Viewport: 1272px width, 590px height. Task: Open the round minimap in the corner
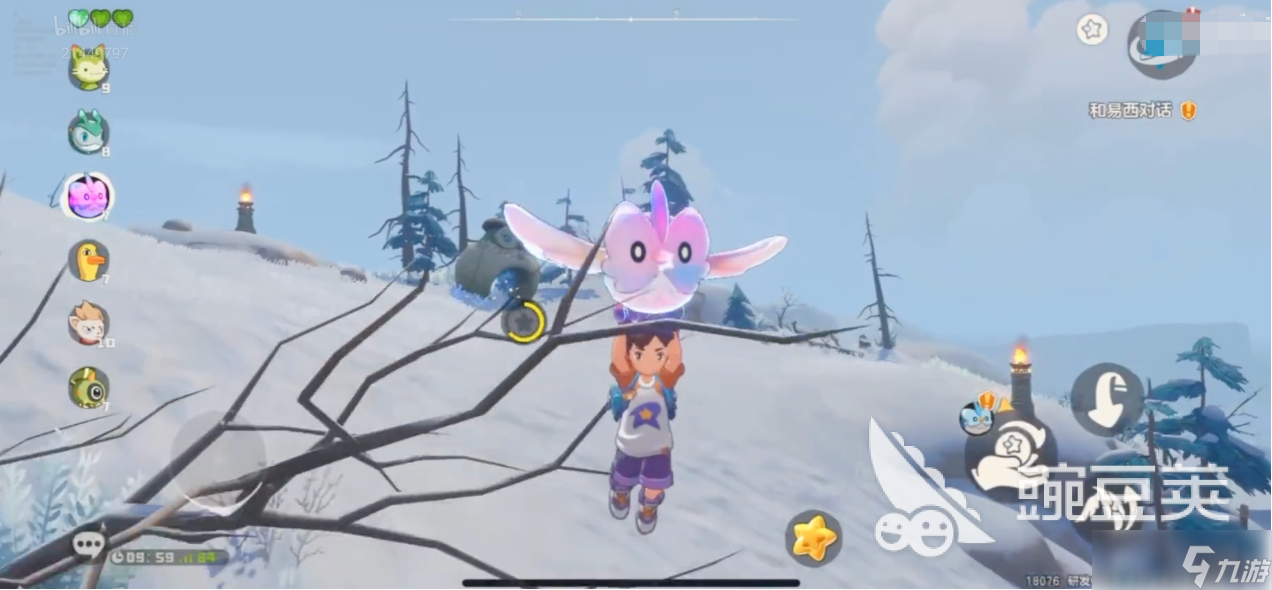[x=1162, y=44]
